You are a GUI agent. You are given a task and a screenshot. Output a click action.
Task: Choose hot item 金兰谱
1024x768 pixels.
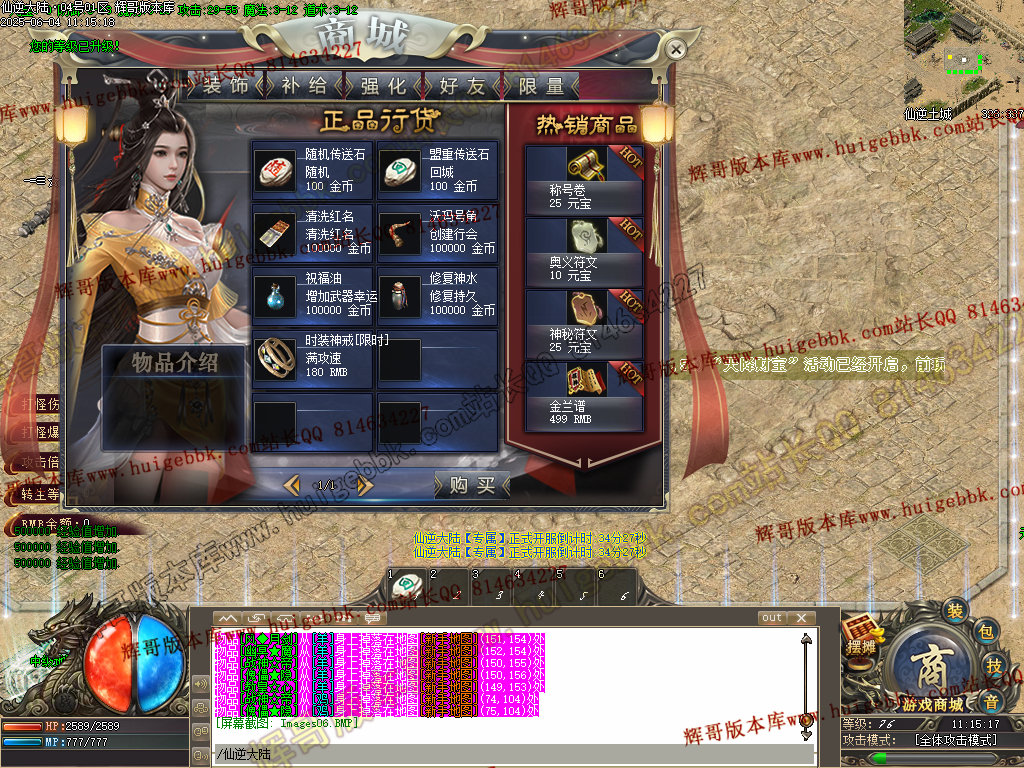(x=584, y=396)
